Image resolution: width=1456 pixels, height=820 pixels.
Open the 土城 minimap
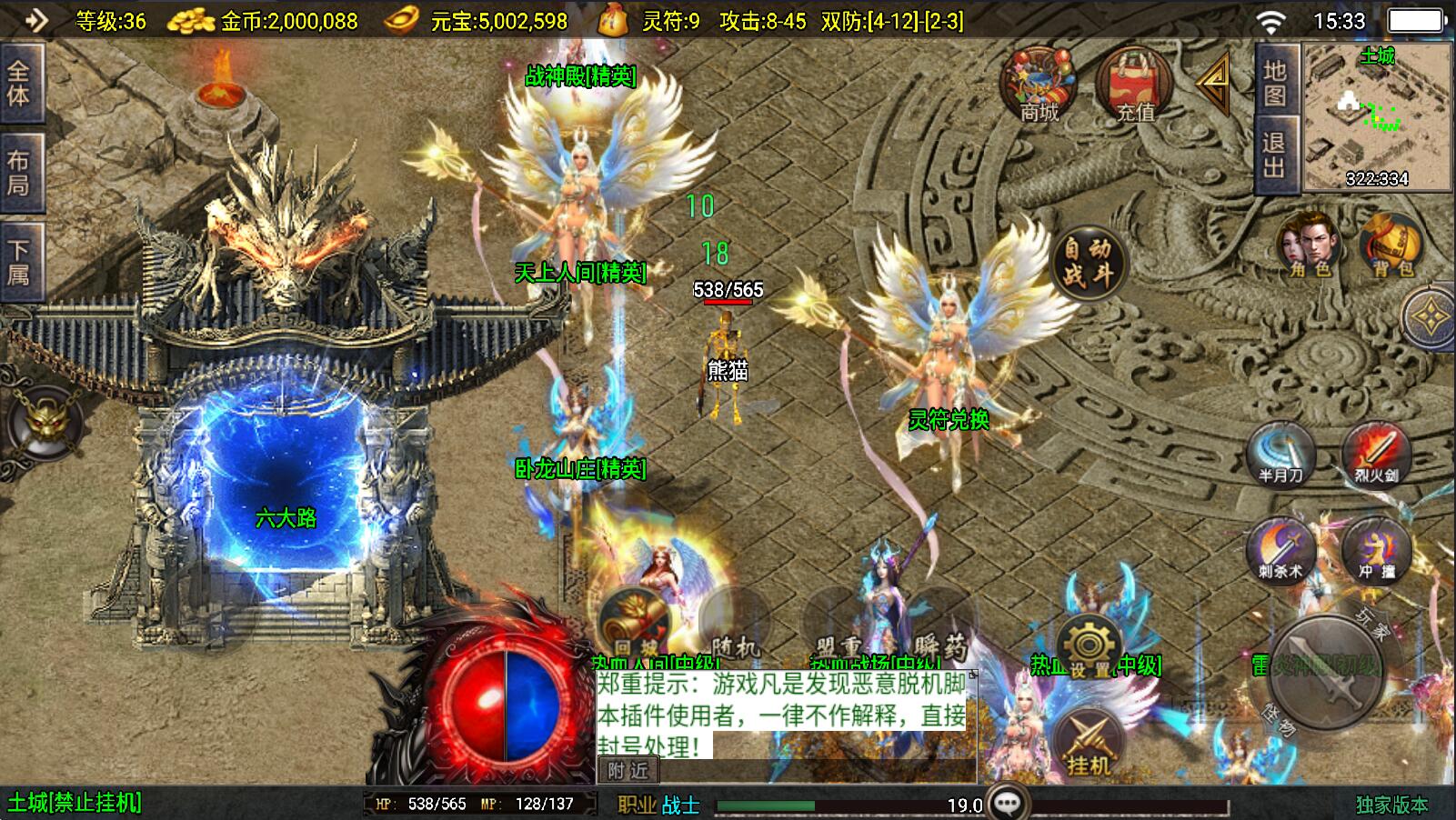(1376, 116)
